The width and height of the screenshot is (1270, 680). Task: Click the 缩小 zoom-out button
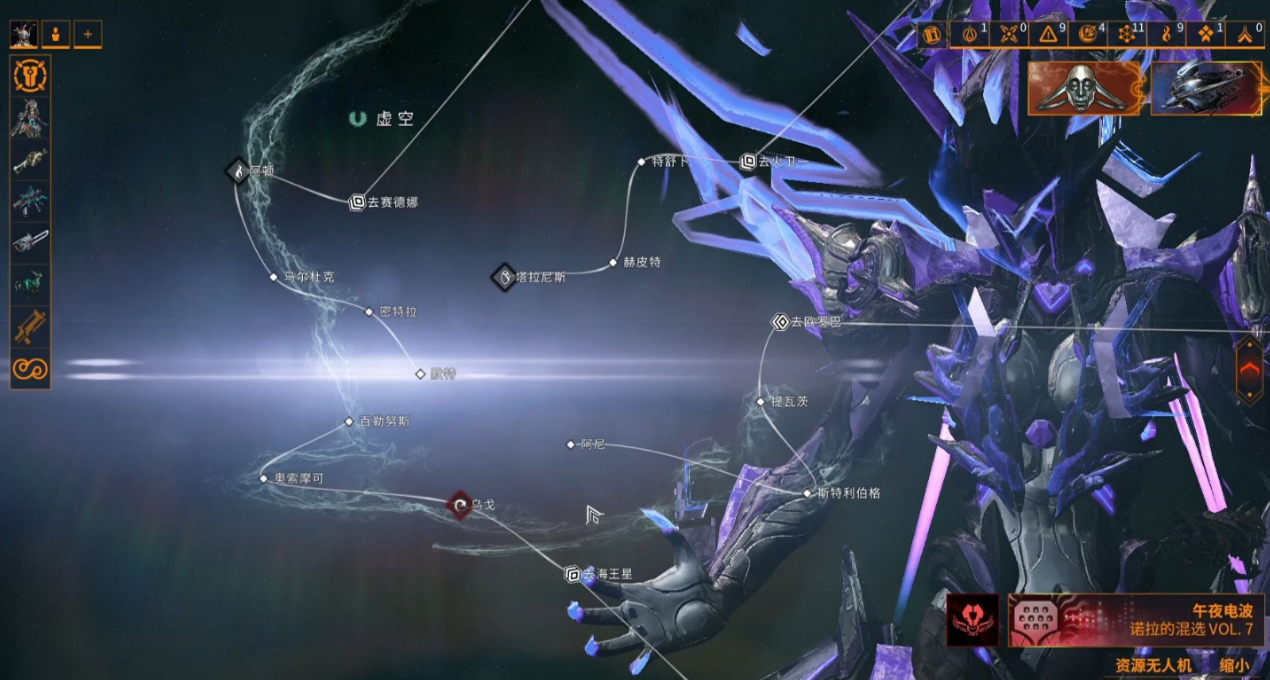tap(1234, 665)
